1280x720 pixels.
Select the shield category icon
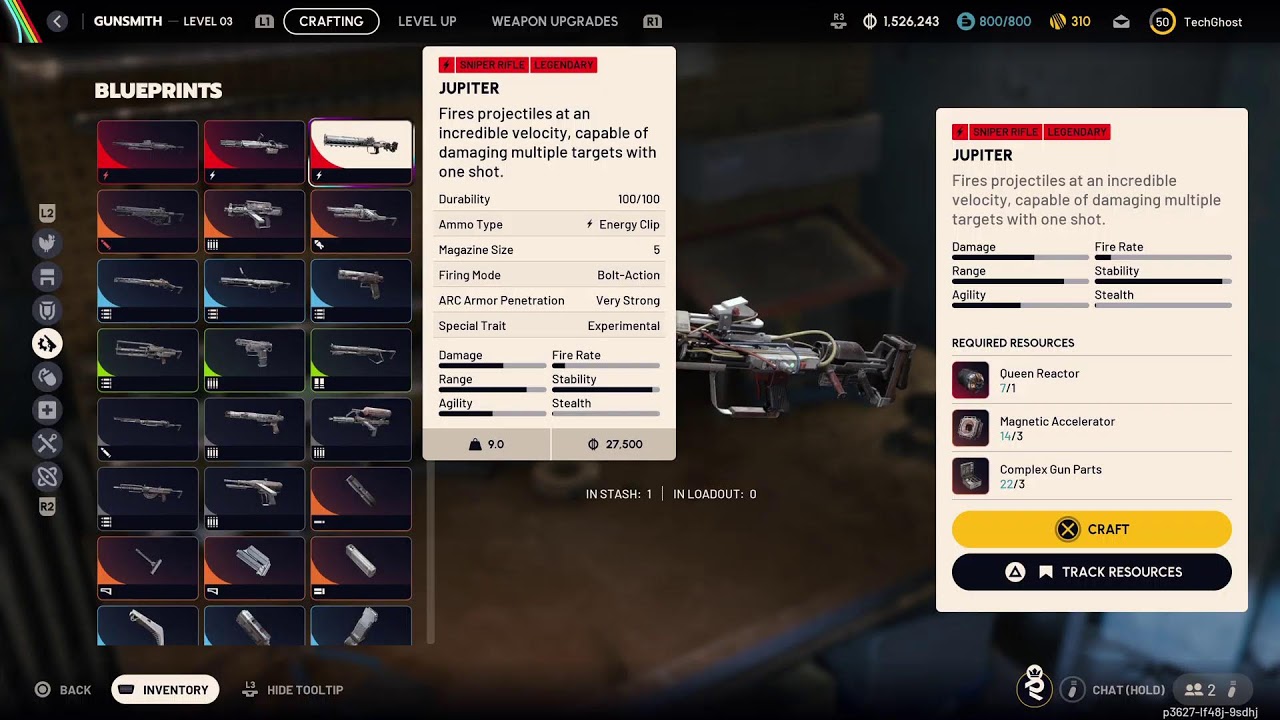(x=47, y=310)
